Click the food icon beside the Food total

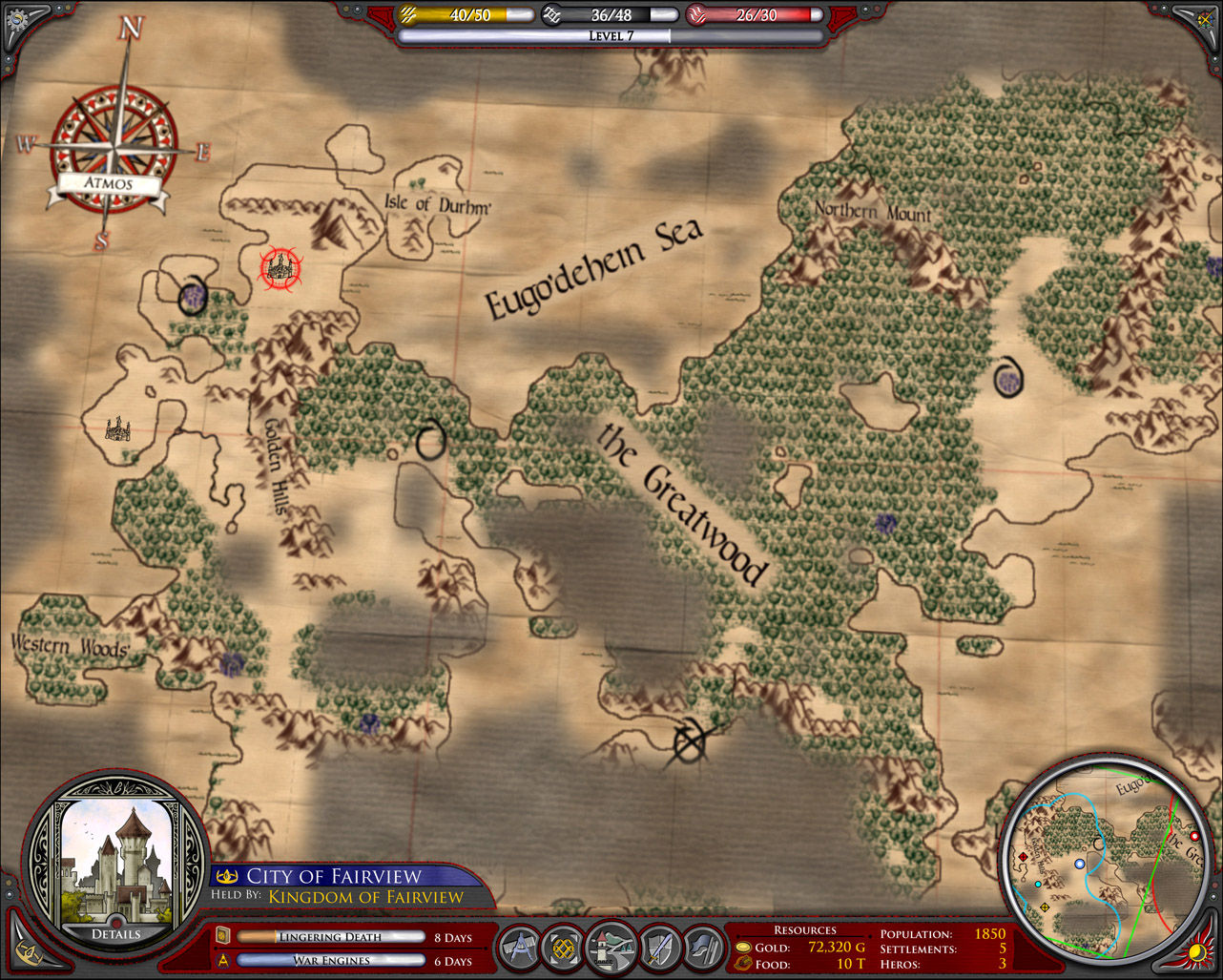coord(742,964)
